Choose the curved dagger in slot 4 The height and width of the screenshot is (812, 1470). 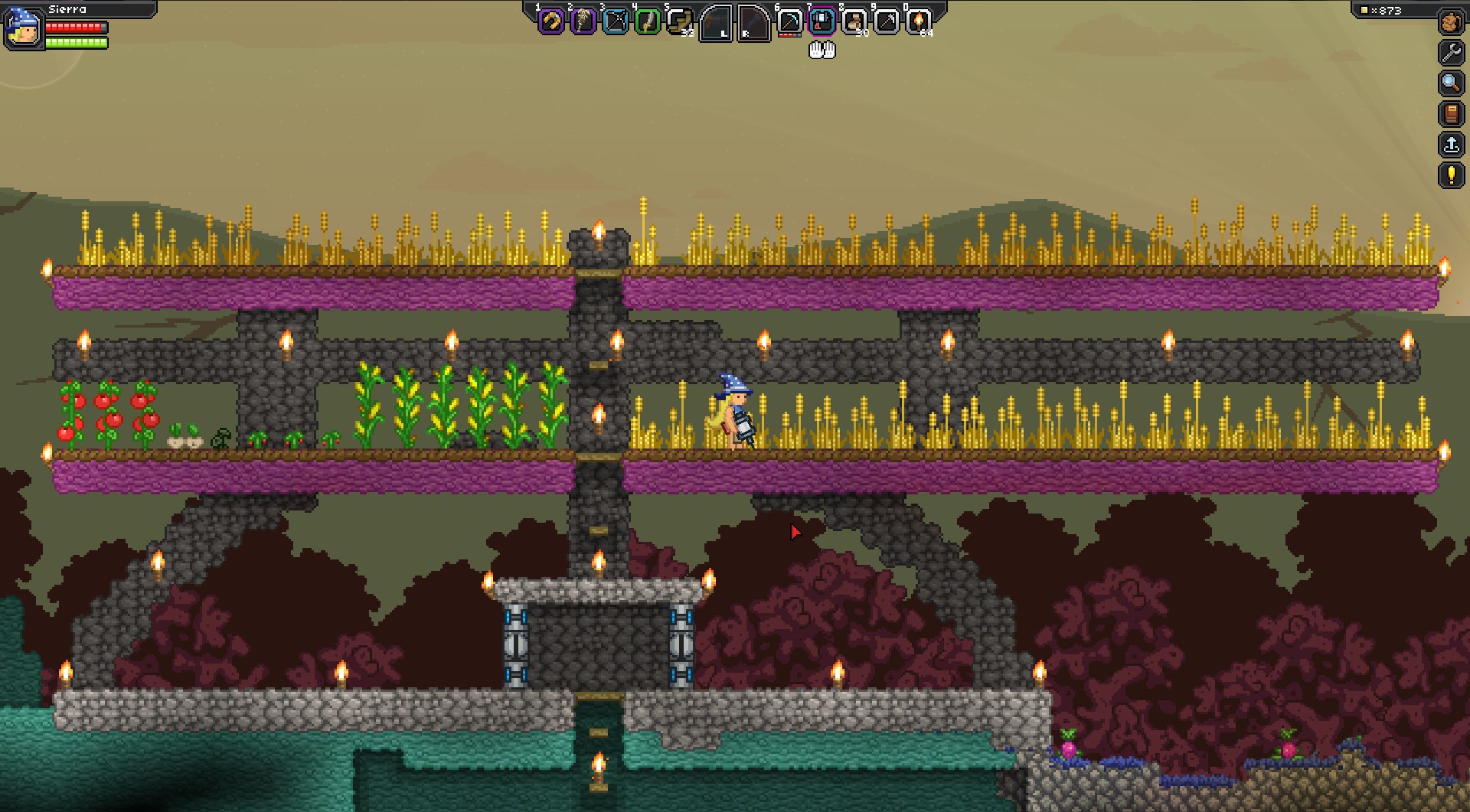(647, 21)
